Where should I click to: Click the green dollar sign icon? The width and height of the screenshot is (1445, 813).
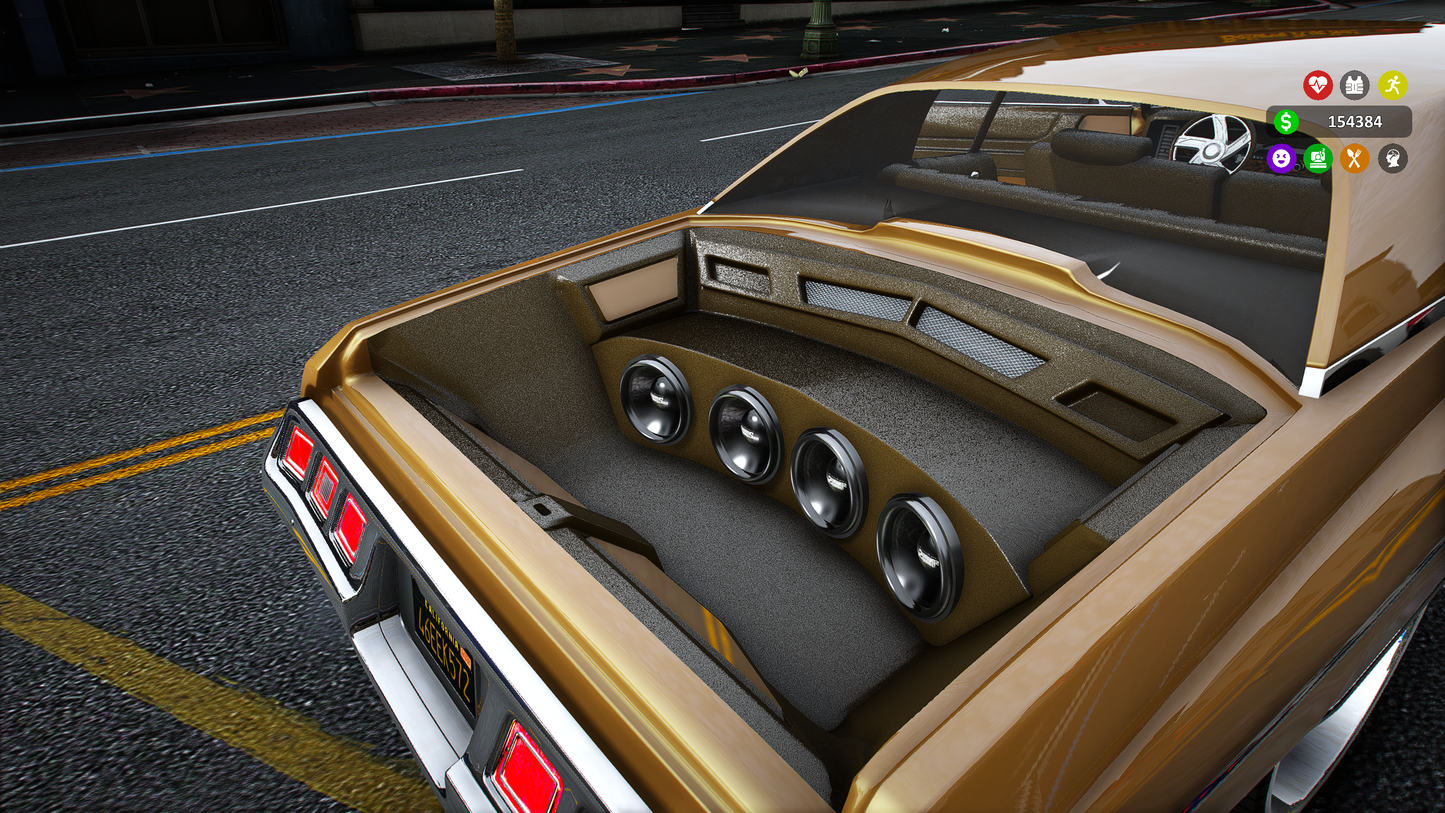pos(1286,122)
